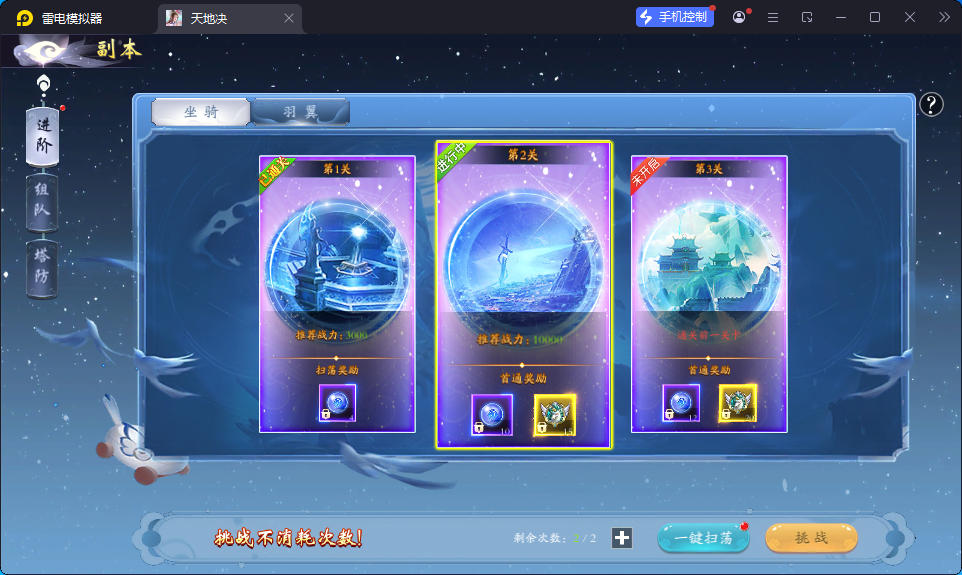962x575 pixels.
Task: Close the 天地决 emulator tab
Action: [x=289, y=18]
